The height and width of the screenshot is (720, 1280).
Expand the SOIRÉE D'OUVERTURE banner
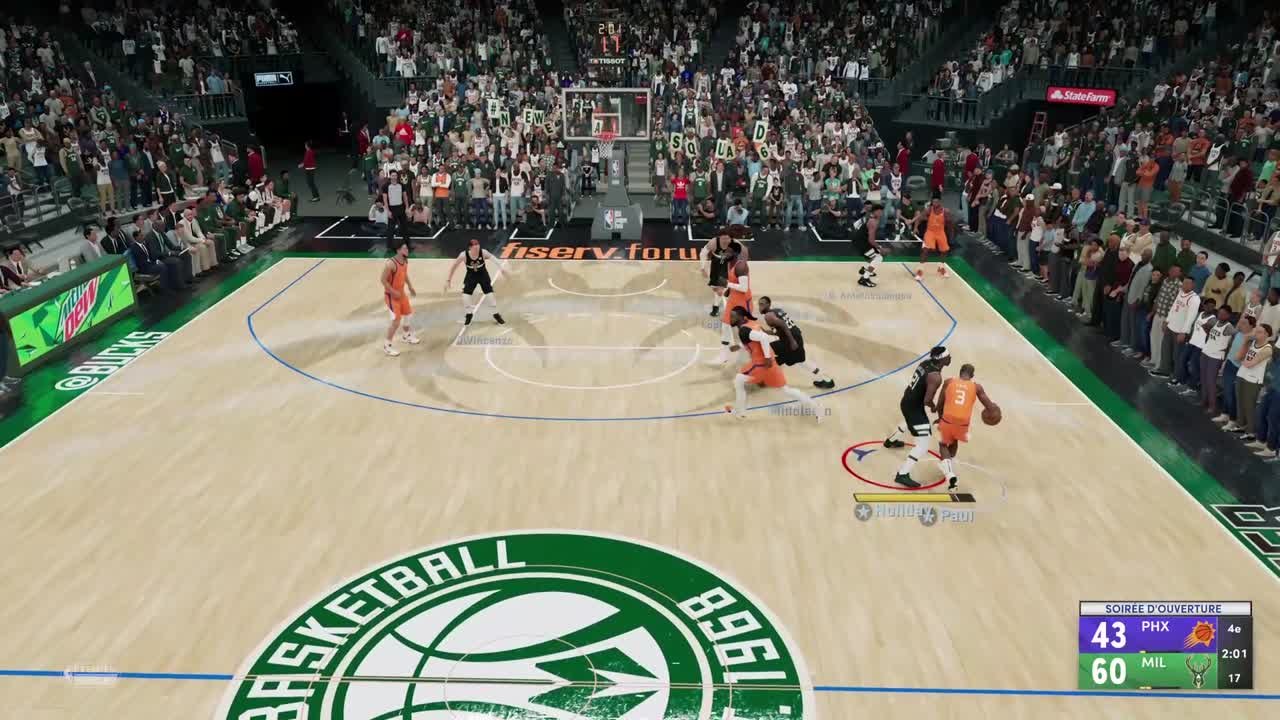point(1163,607)
